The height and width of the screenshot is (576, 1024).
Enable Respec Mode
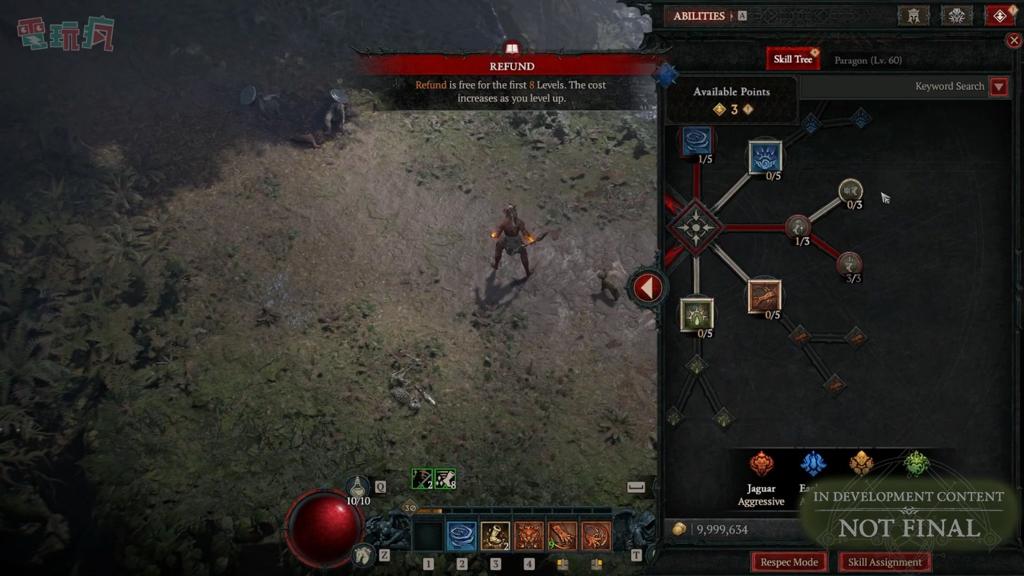(x=789, y=562)
